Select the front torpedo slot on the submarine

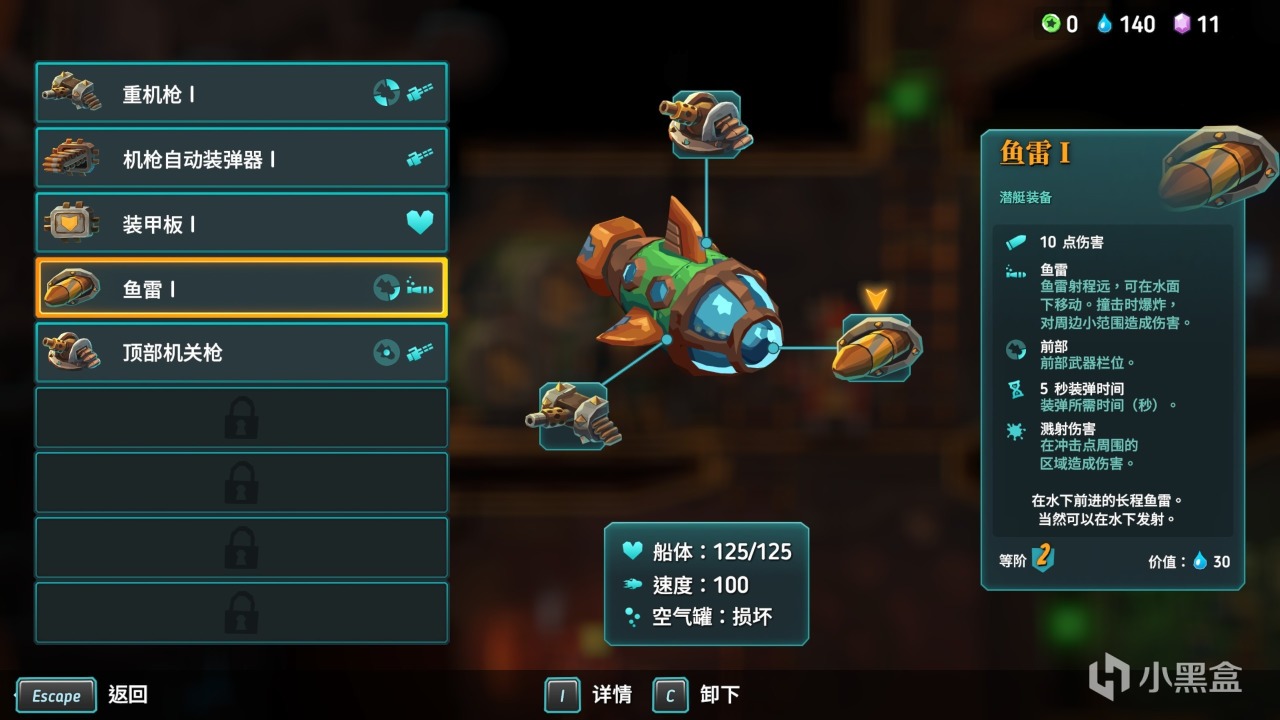tap(876, 348)
